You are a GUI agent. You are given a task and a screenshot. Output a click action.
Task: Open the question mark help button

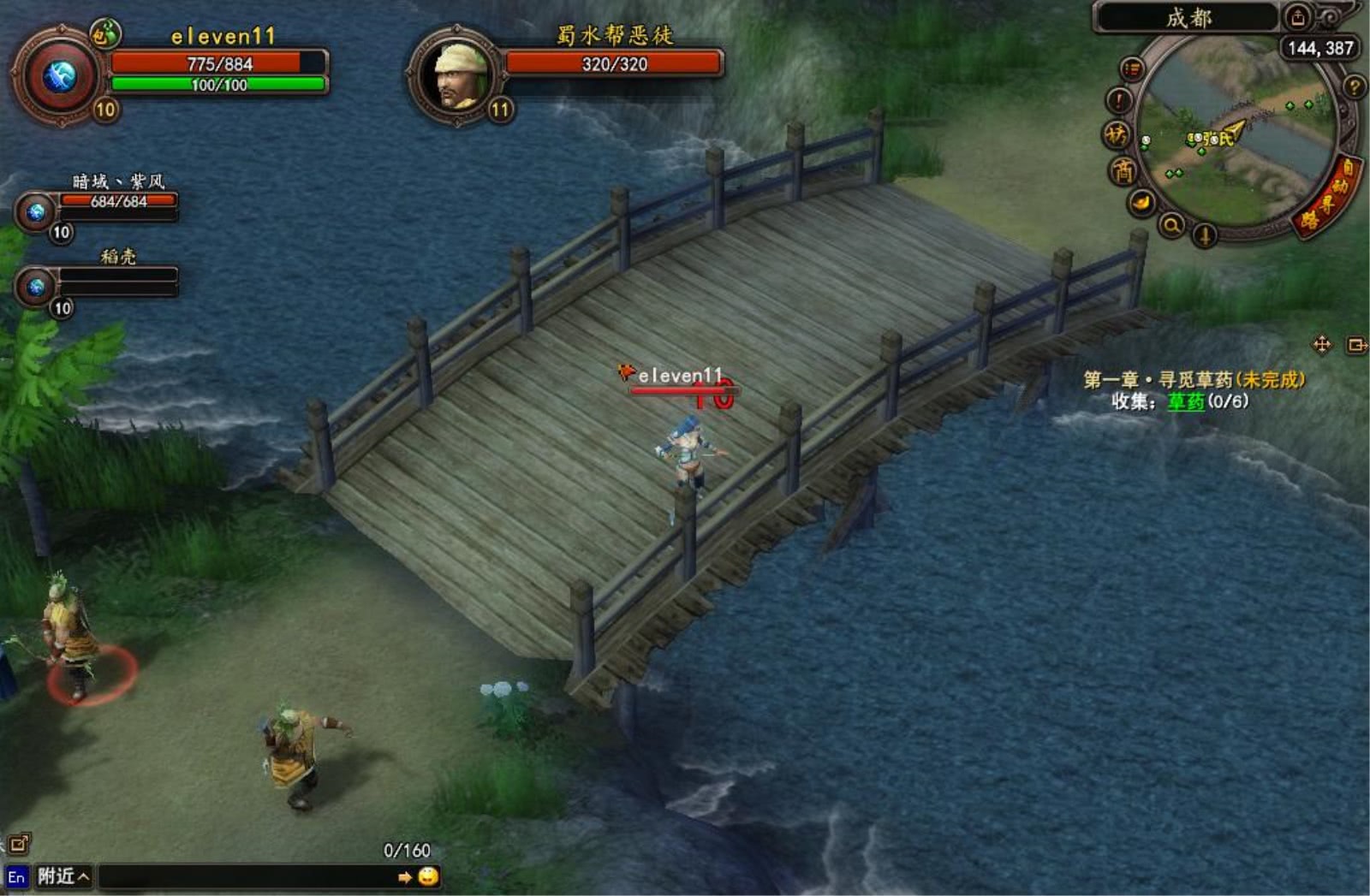(x=1354, y=86)
